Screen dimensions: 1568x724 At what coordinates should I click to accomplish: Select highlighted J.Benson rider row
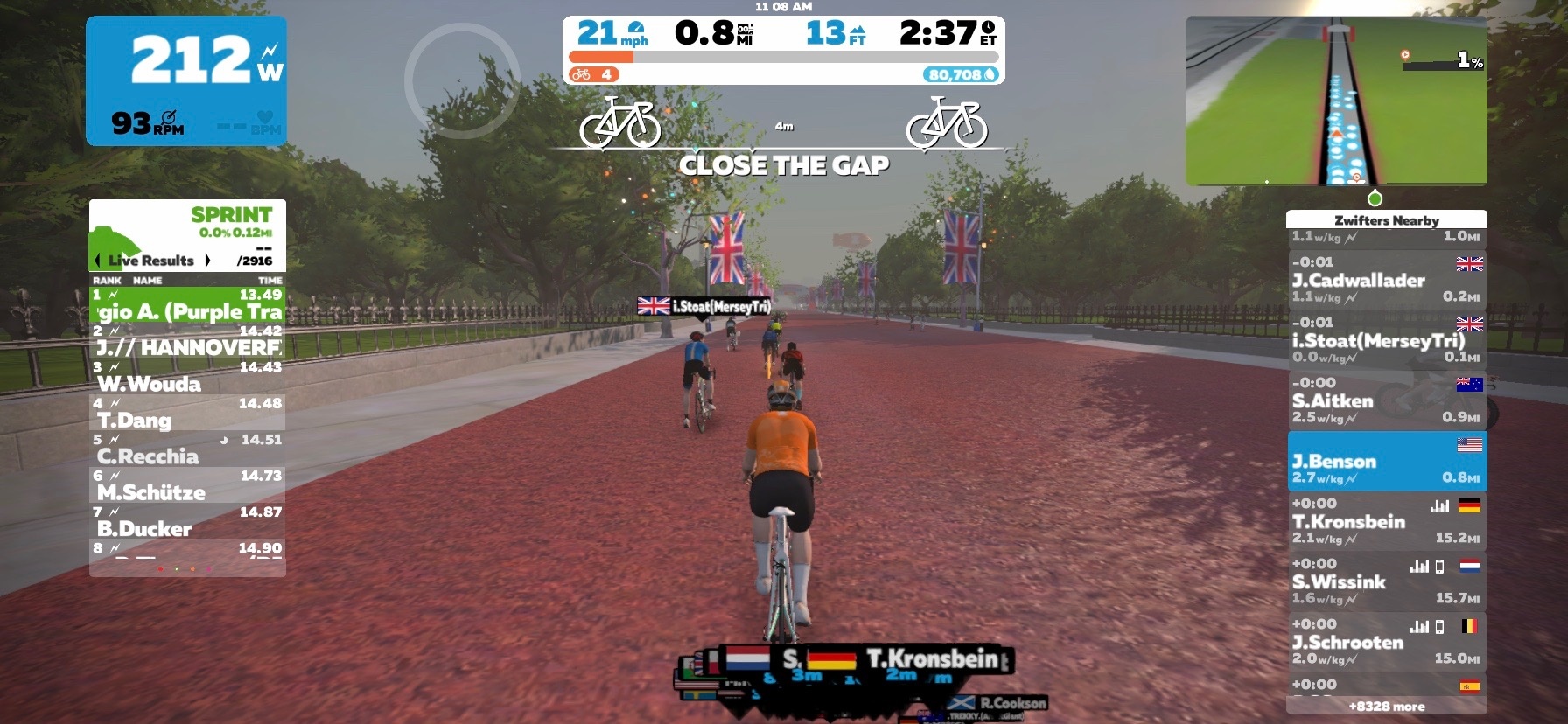point(1386,462)
